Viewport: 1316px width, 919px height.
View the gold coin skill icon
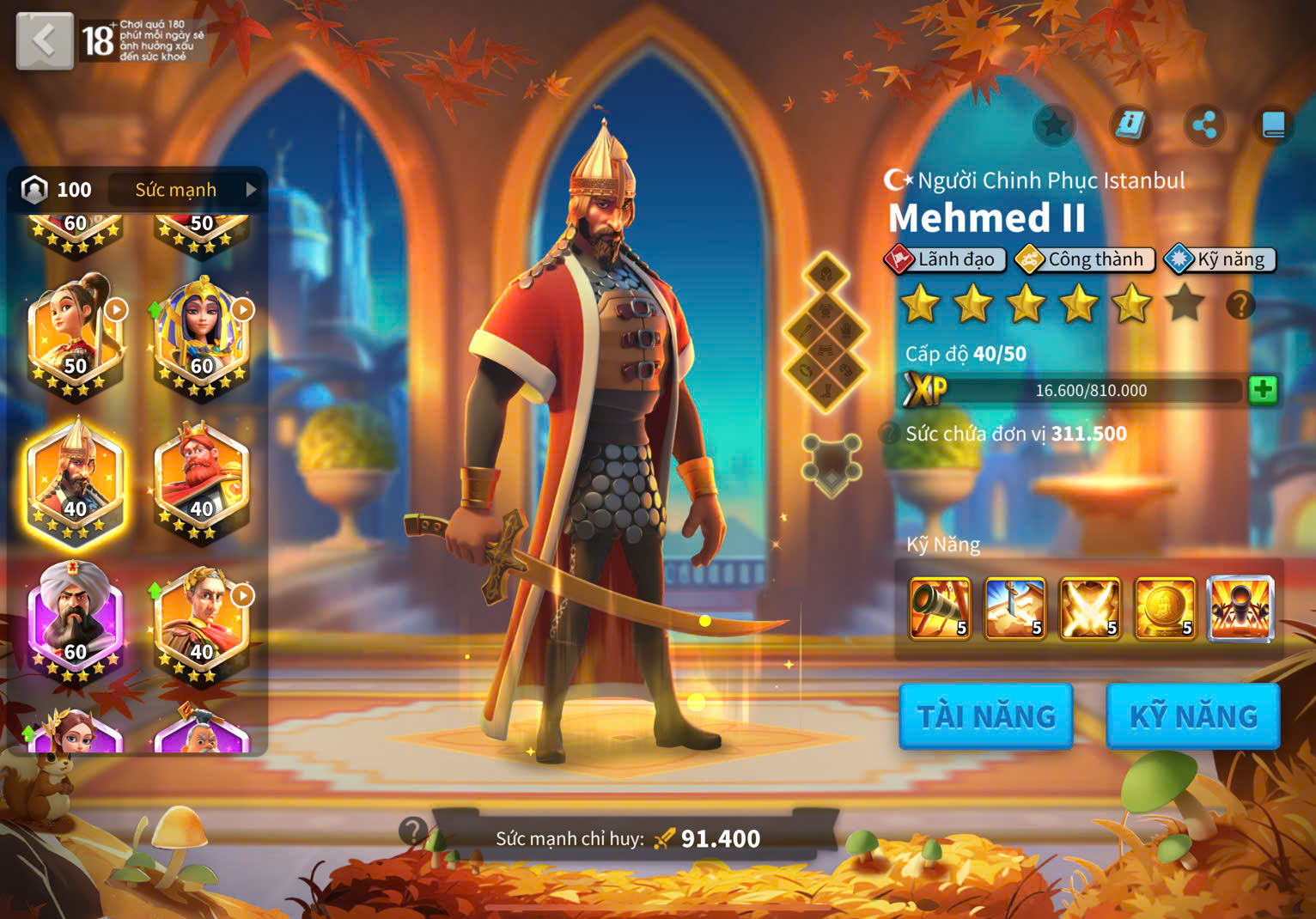click(x=1165, y=609)
